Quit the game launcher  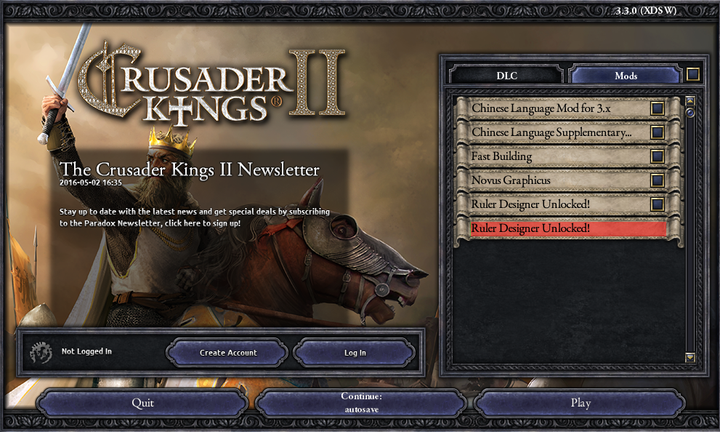(x=142, y=403)
